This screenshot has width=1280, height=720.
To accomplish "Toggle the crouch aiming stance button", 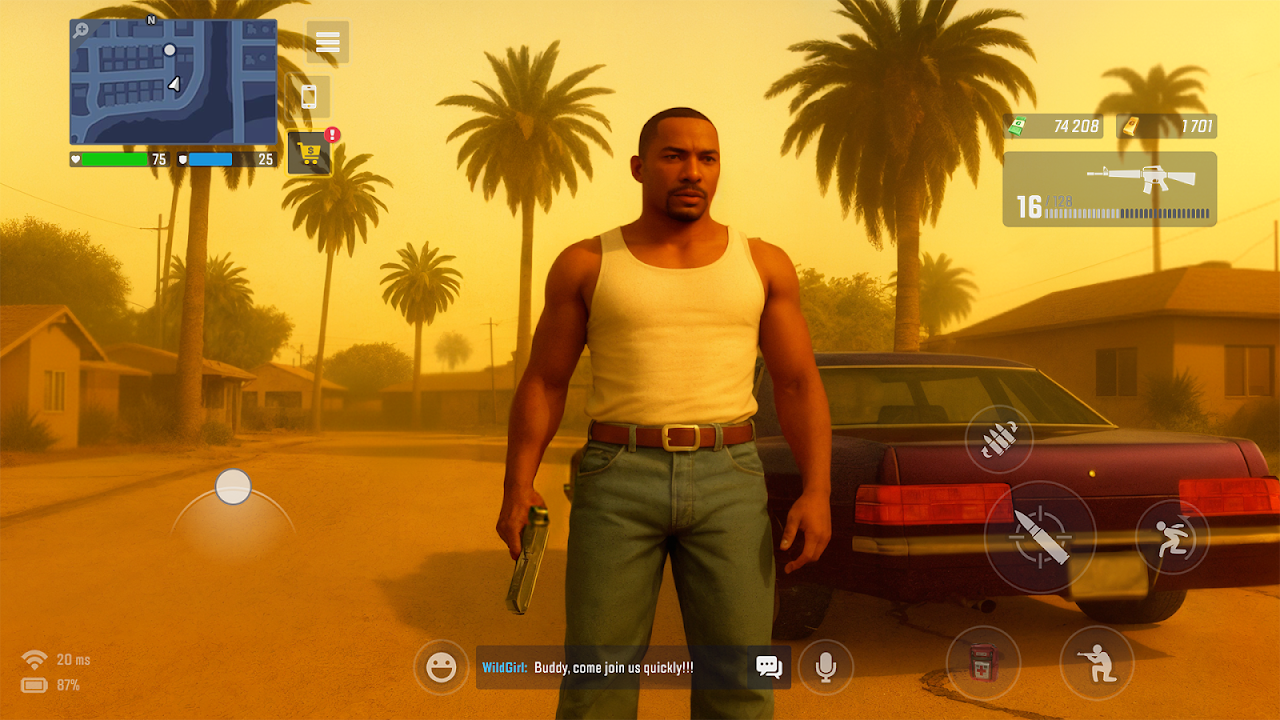I will pos(1097,662).
